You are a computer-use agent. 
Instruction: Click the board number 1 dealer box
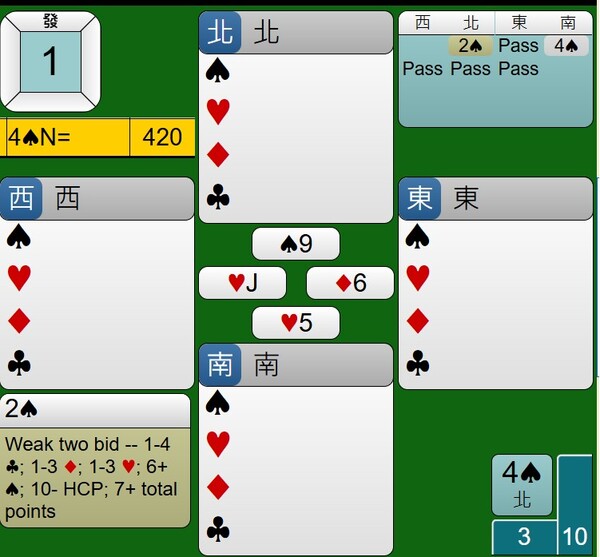tap(50, 61)
